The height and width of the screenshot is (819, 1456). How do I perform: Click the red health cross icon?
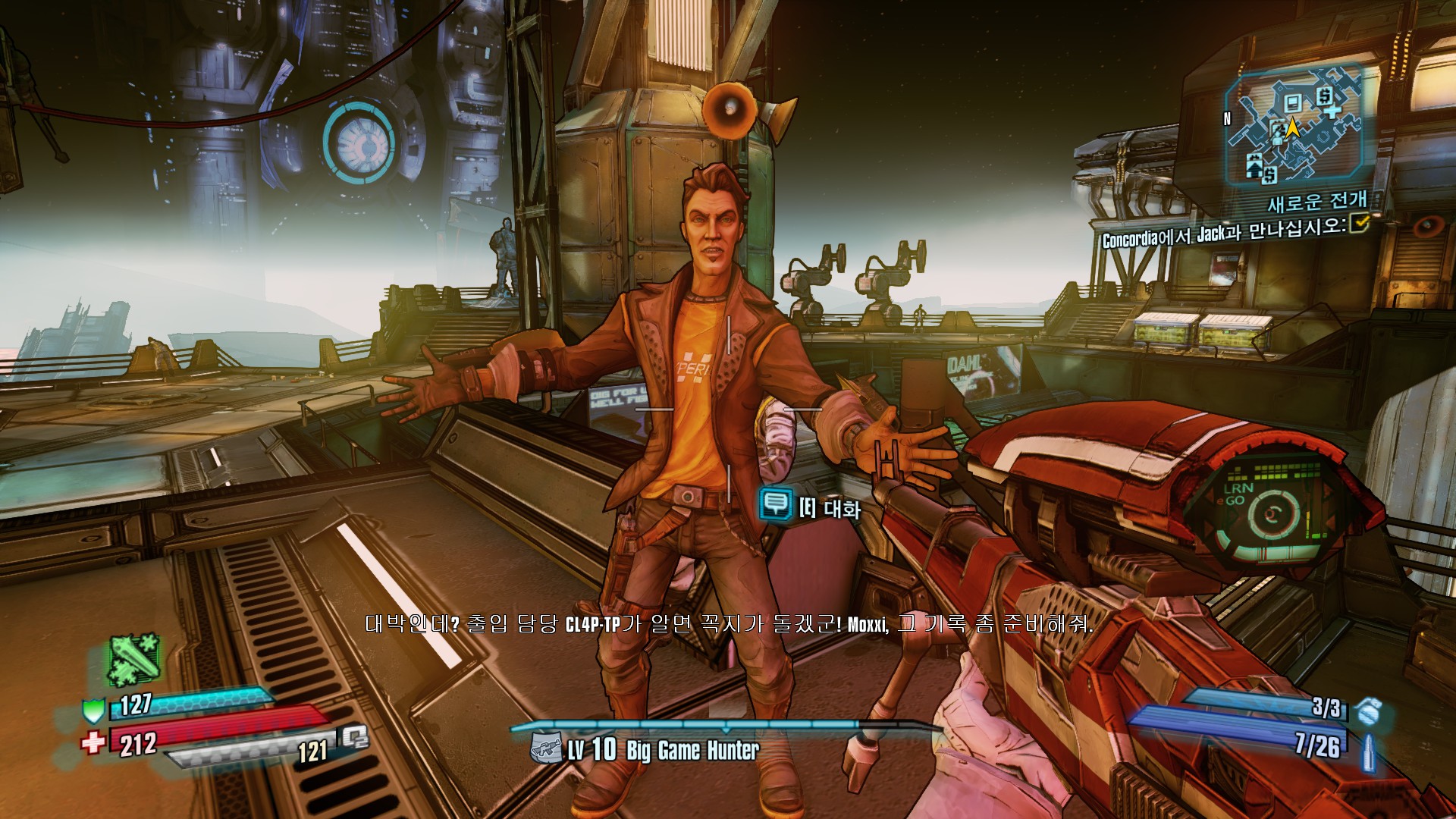[x=93, y=742]
